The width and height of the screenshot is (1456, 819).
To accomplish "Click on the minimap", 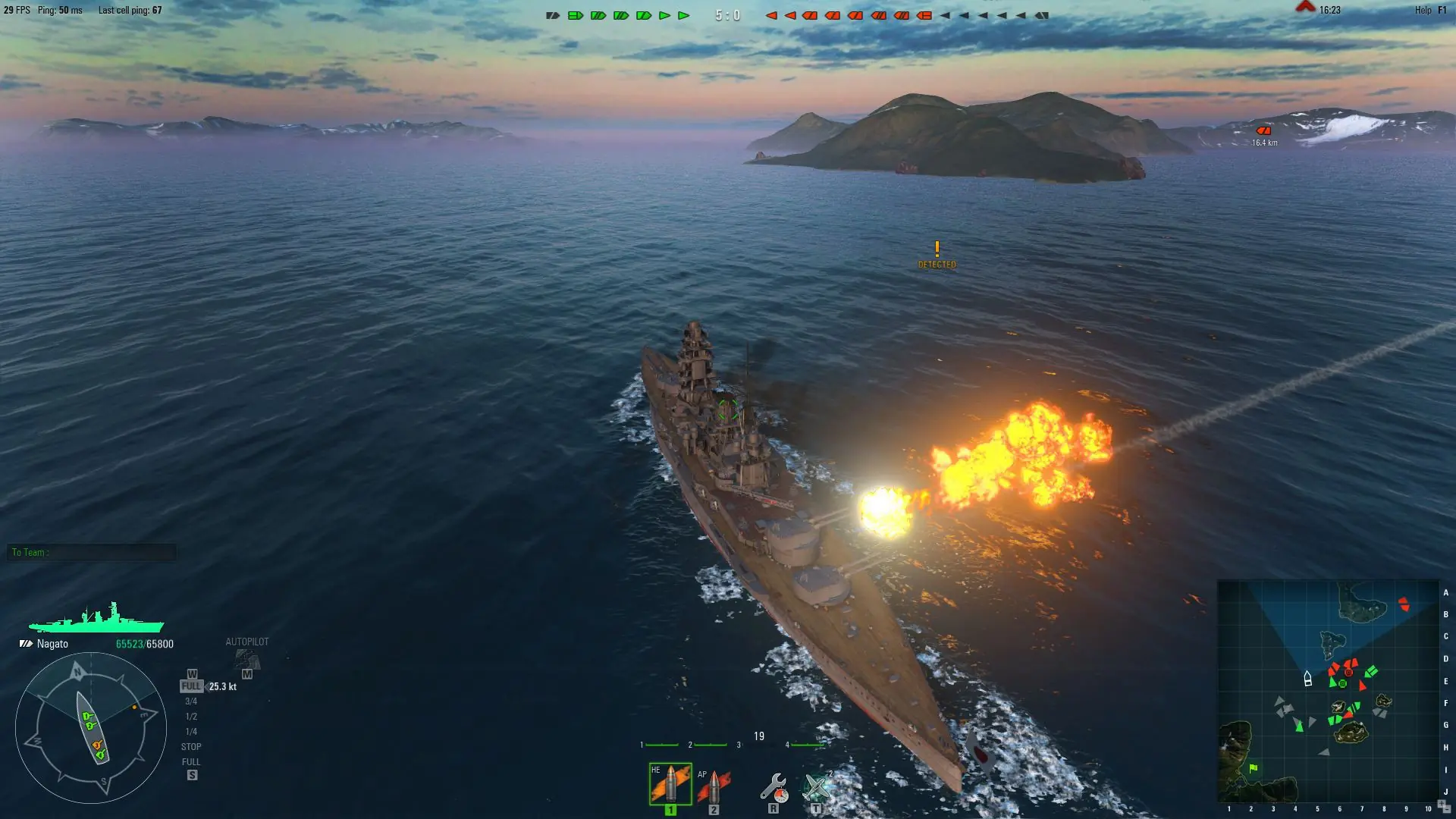I will (1328, 691).
